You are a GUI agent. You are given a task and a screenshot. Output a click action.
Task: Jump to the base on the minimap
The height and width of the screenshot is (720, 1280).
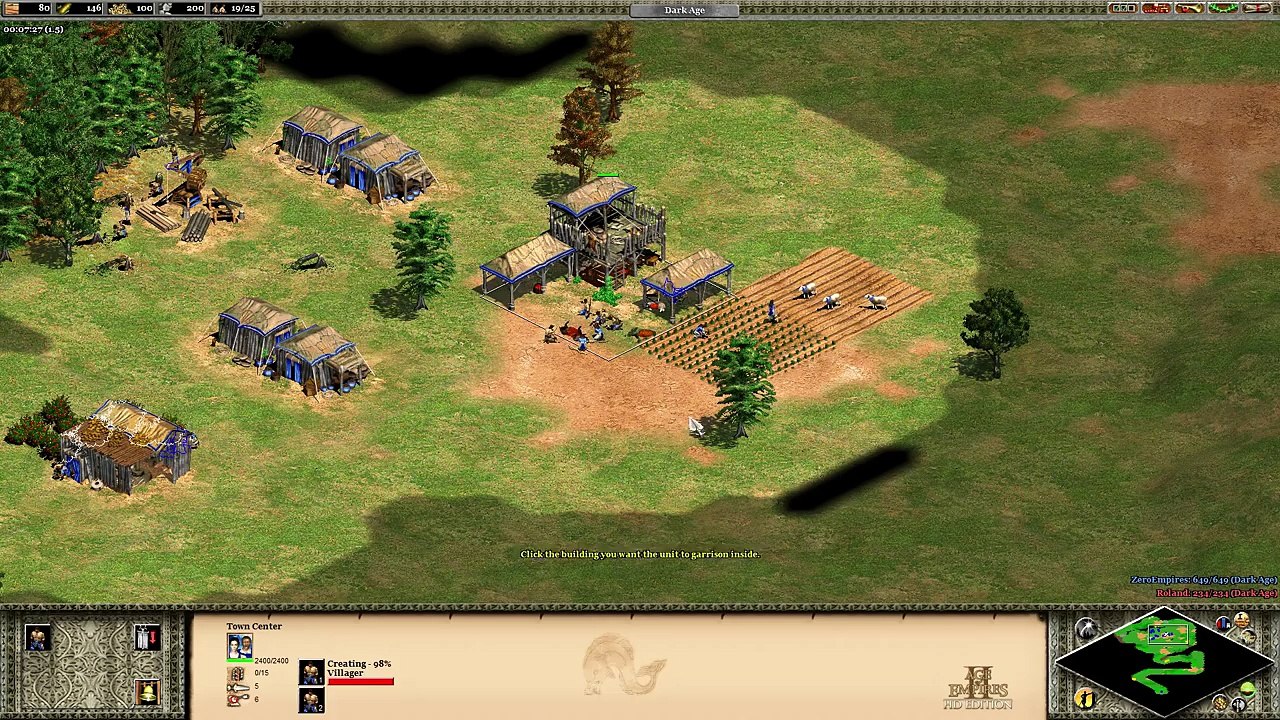(1164, 635)
